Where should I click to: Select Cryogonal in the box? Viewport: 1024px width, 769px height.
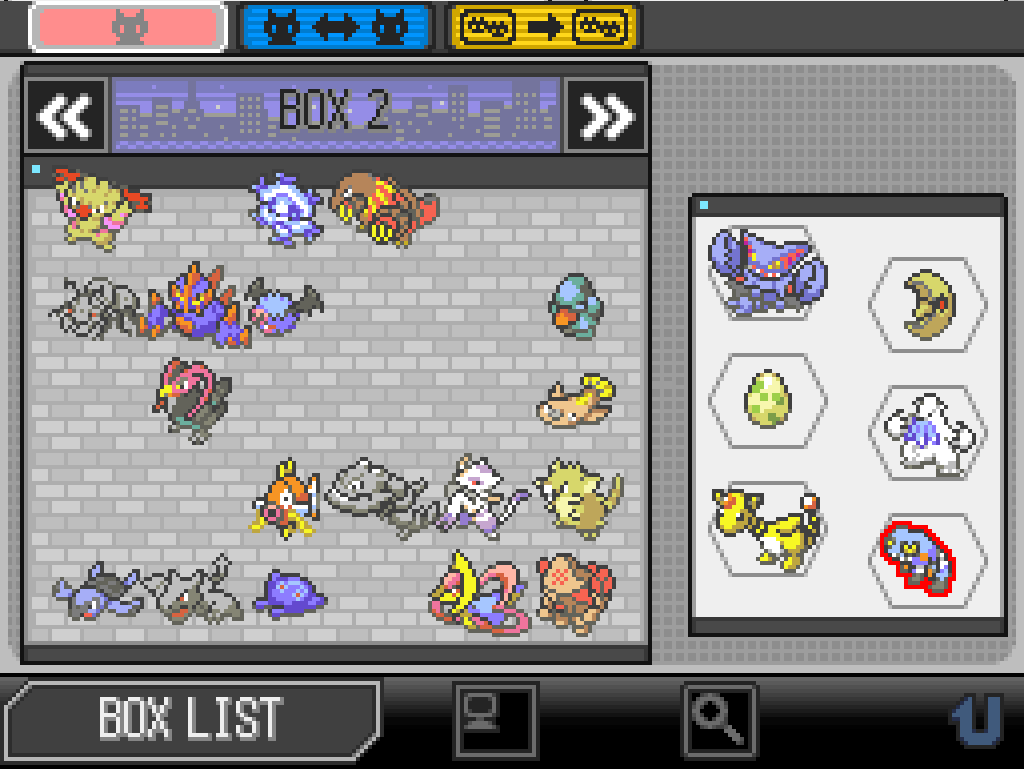[286, 209]
